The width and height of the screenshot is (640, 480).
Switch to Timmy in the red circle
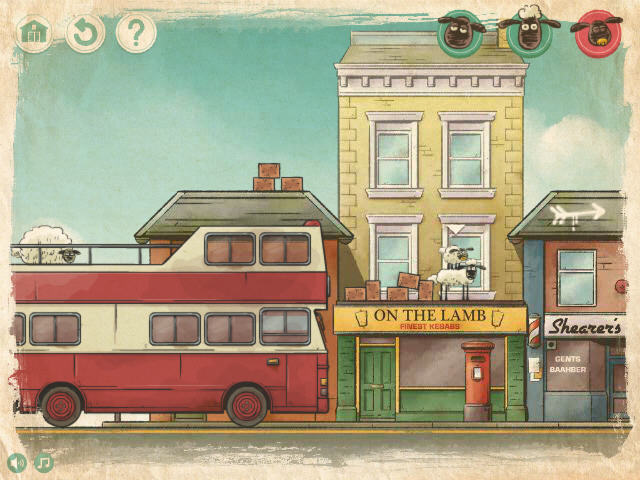596,33
